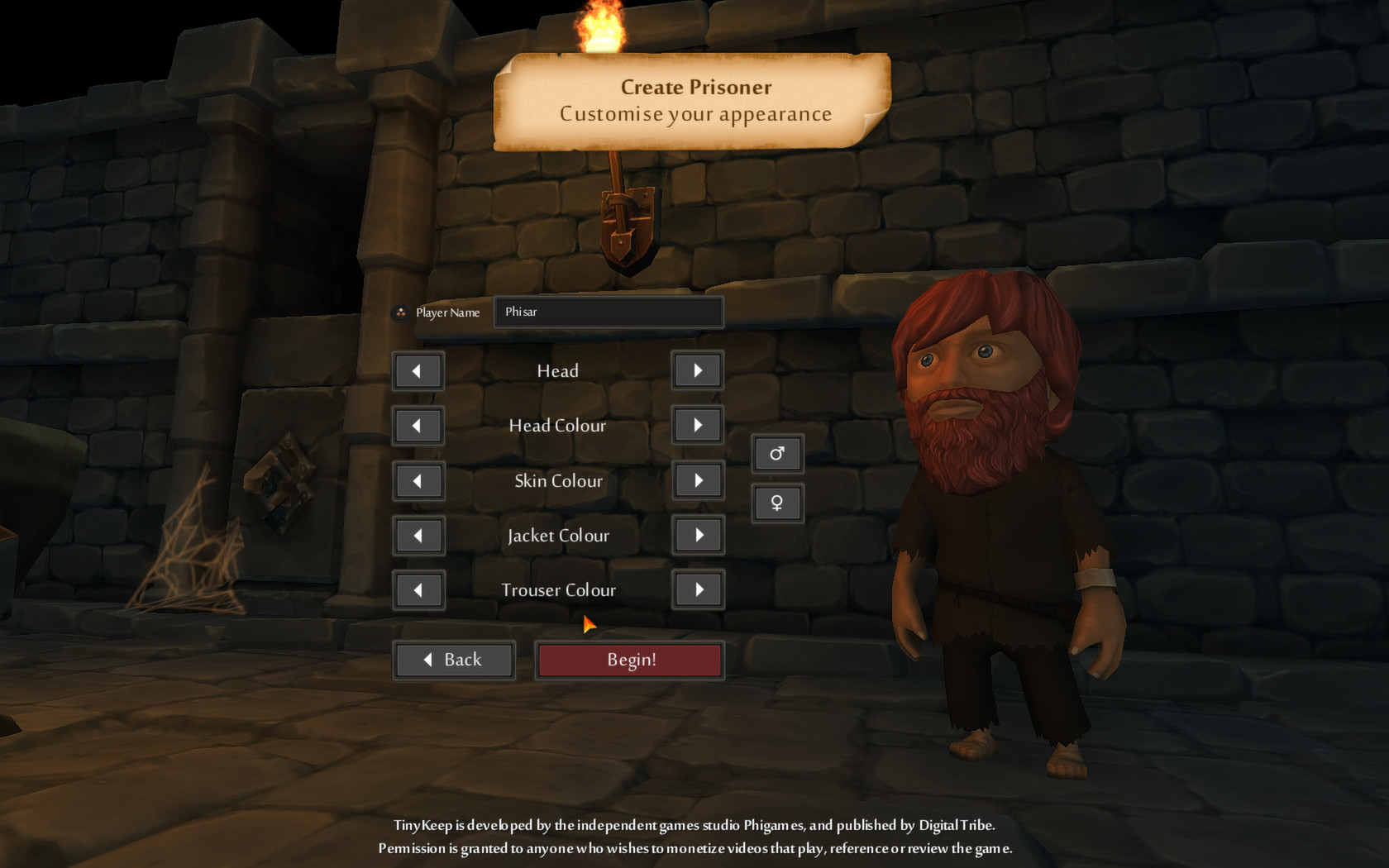Screen dimensions: 1389x868
Task: Click the right arrow next to Head
Action: point(697,370)
